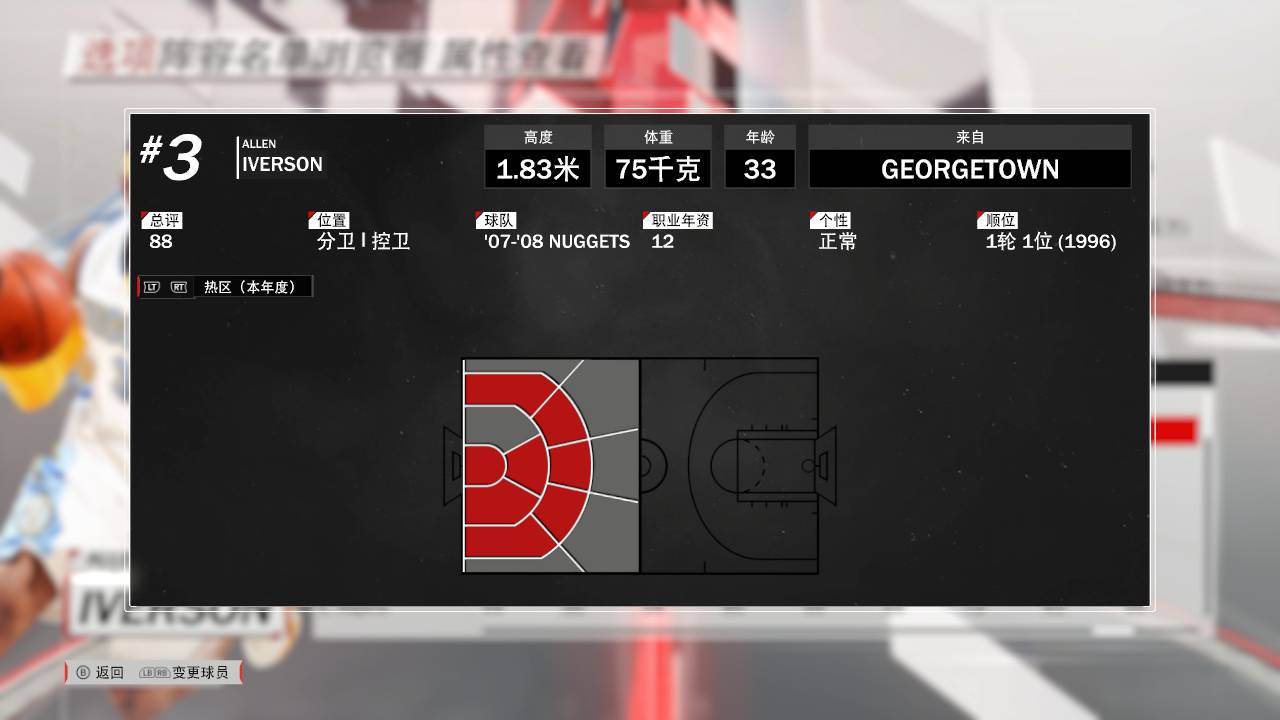Screen dimensions: 1280x720
Task: Click the B button icon before 返回
Action: (x=85, y=672)
